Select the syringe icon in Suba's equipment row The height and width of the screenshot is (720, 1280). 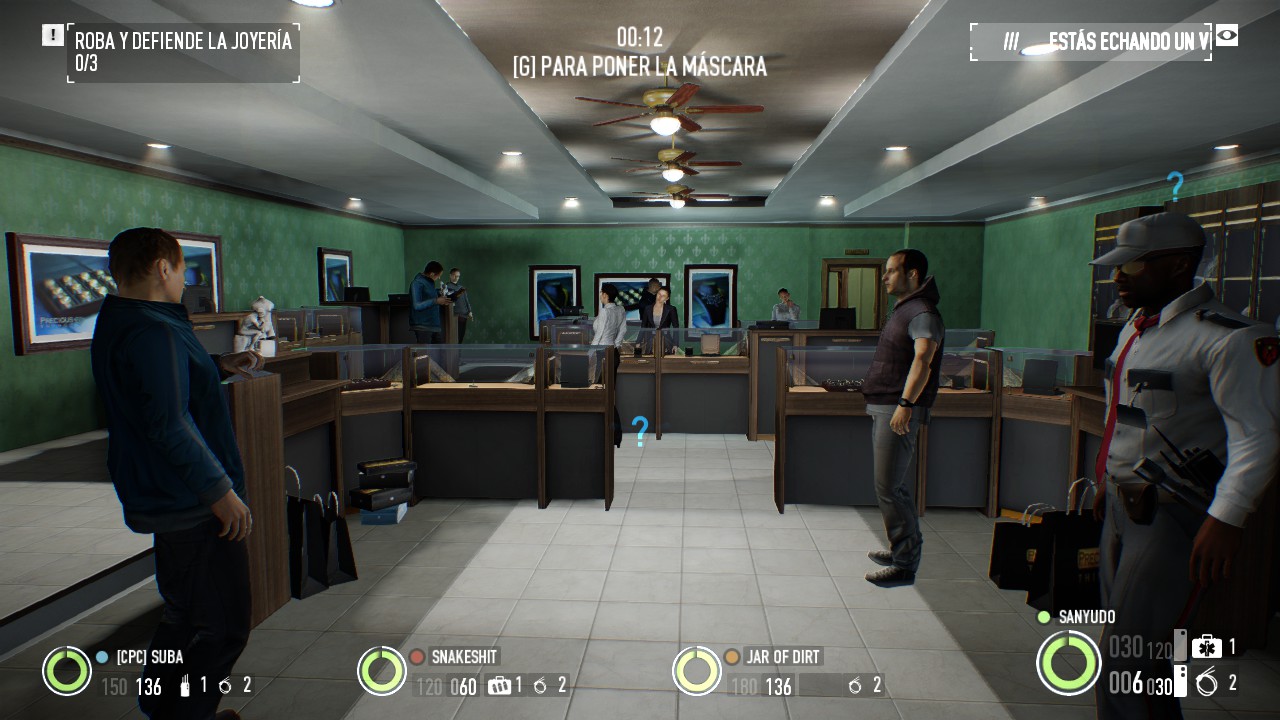point(184,687)
